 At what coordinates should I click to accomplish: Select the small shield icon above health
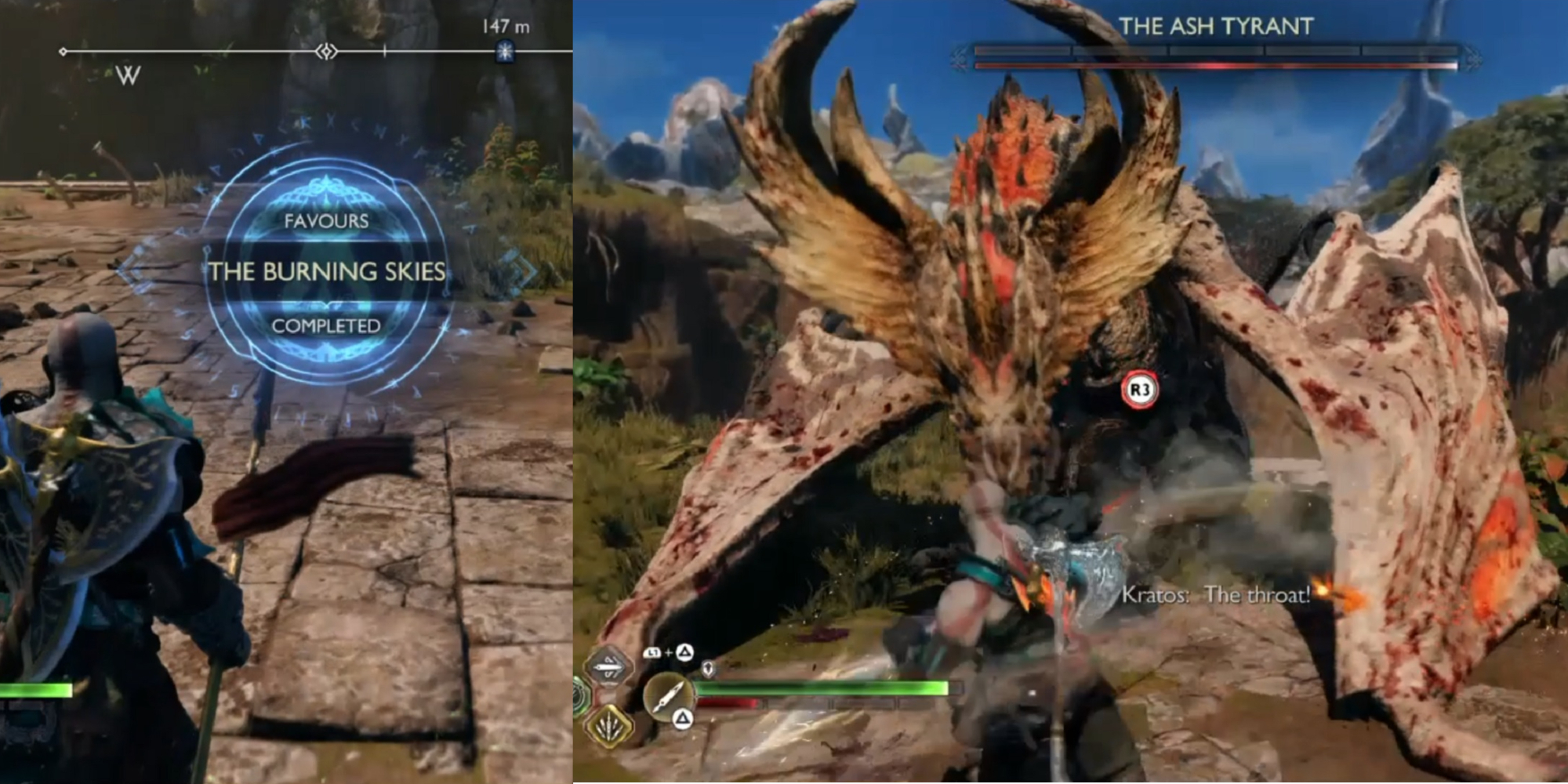click(707, 669)
